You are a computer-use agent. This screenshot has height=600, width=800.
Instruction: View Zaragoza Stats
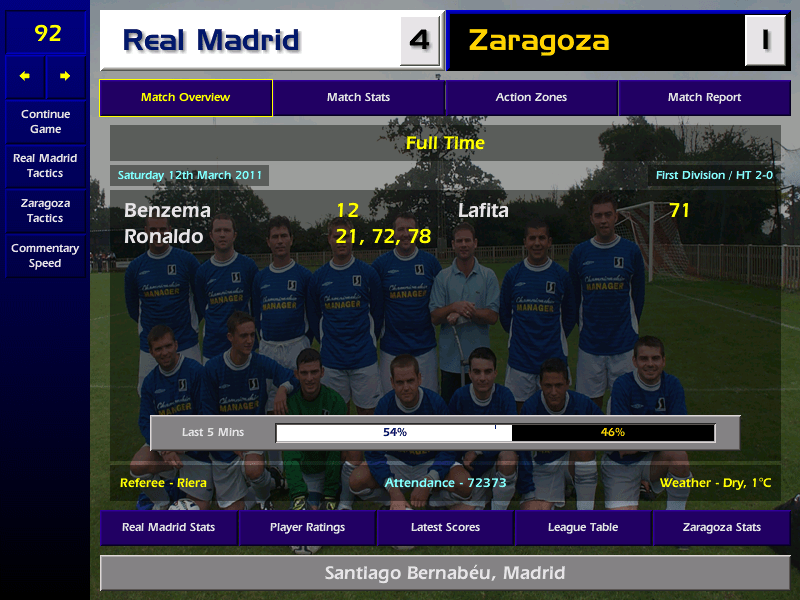[x=721, y=527]
